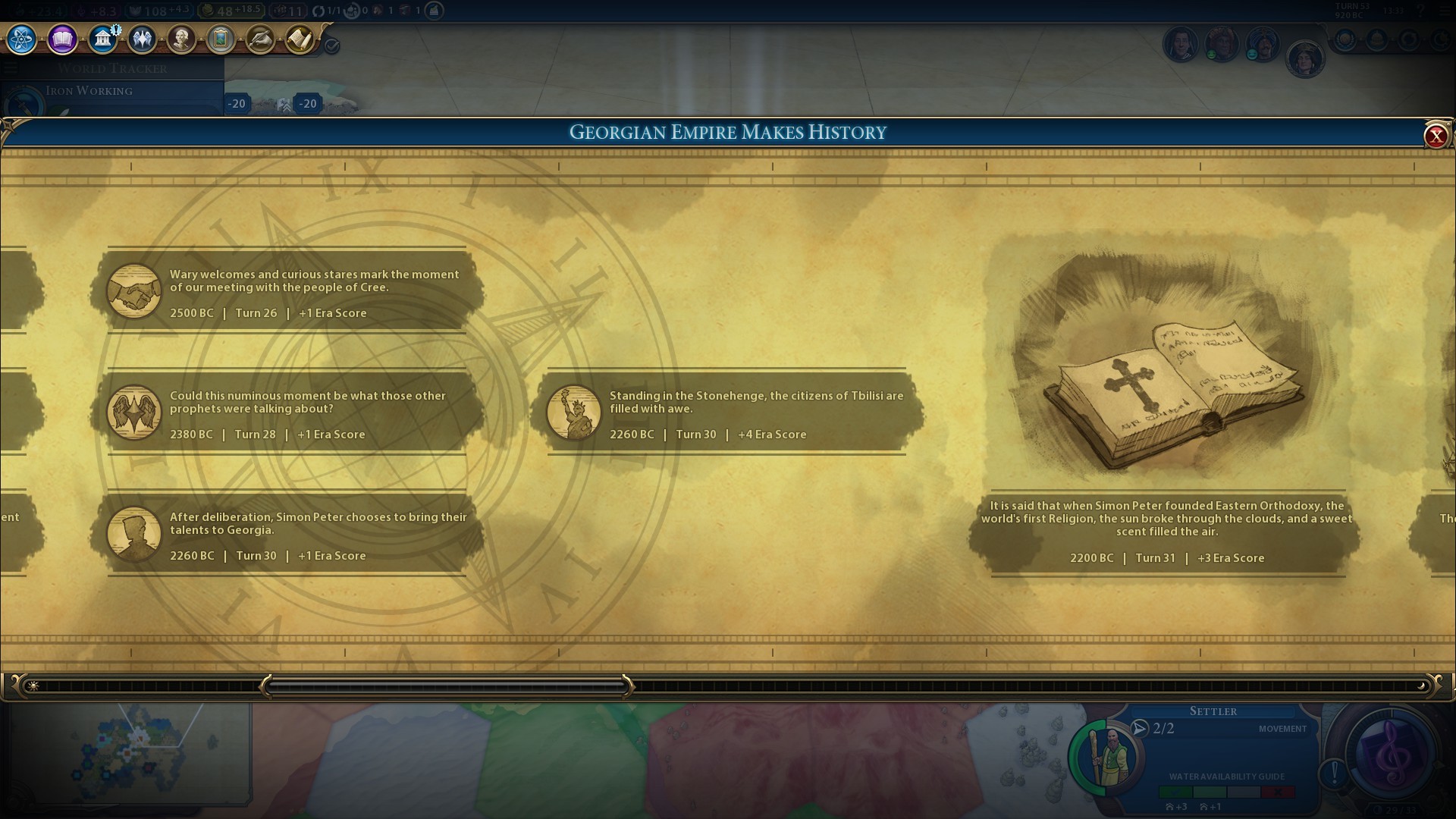Open the Civics tree book icon
The image size is (1456, 819).
[62, 39]
